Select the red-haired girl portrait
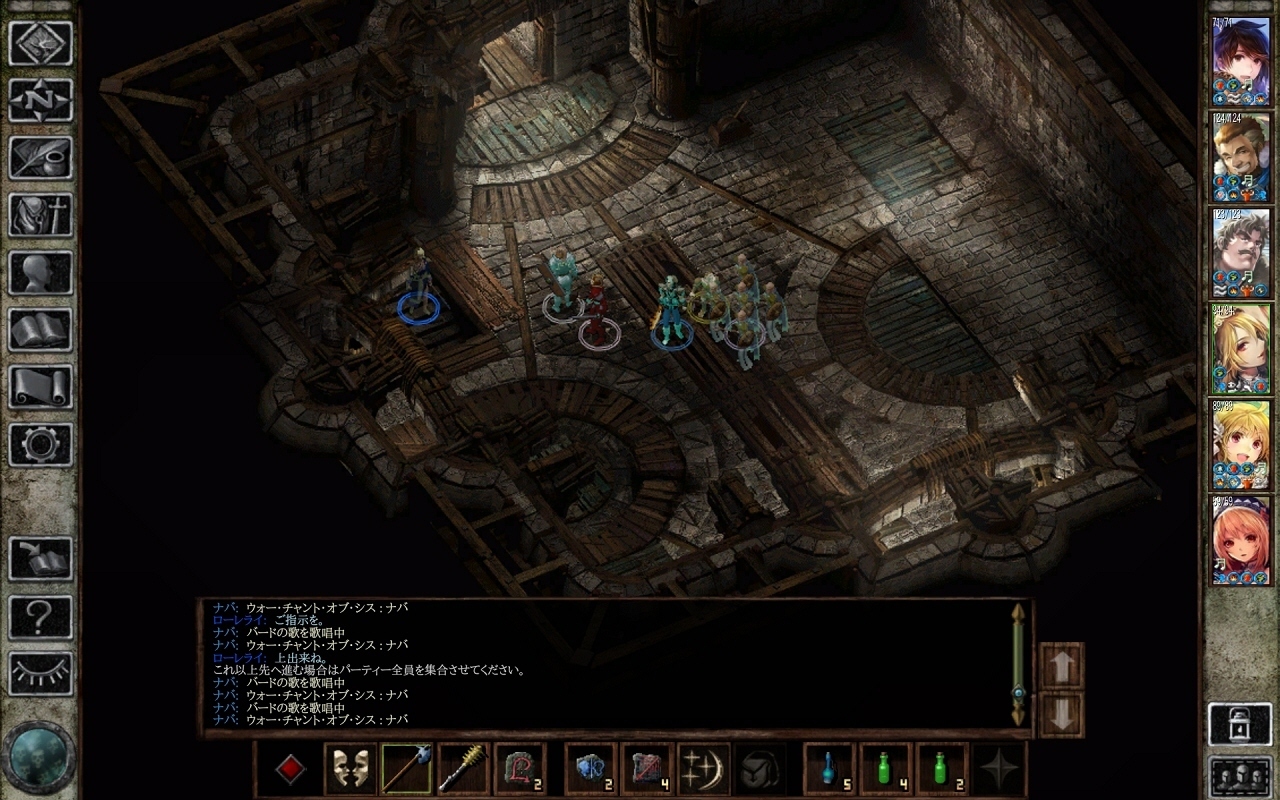The height and width of the screenshot is (800, 1280). [x=1240, y=540]
